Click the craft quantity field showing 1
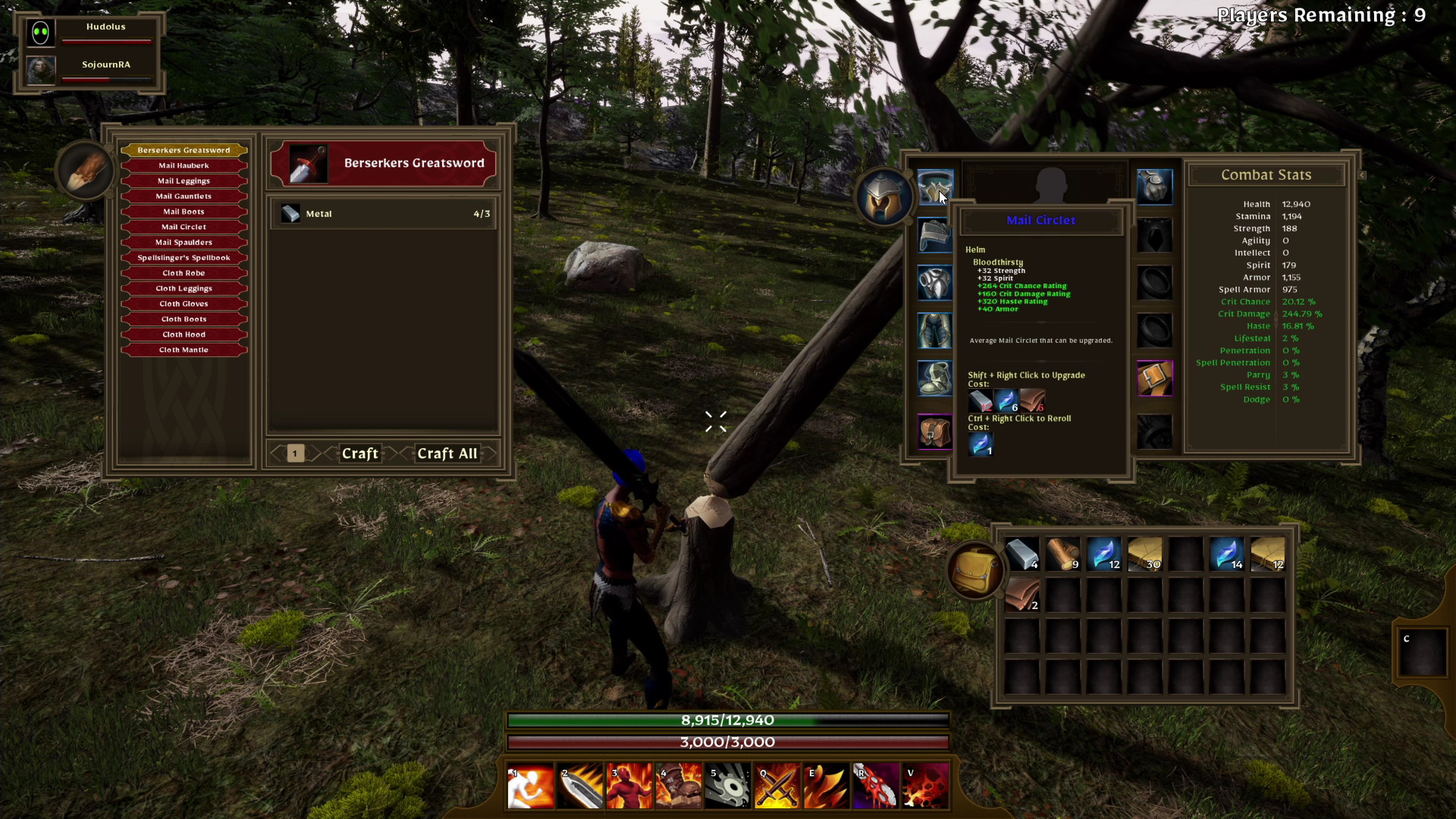This screenshot has height=819, width=1456. [x=295, y=453]
